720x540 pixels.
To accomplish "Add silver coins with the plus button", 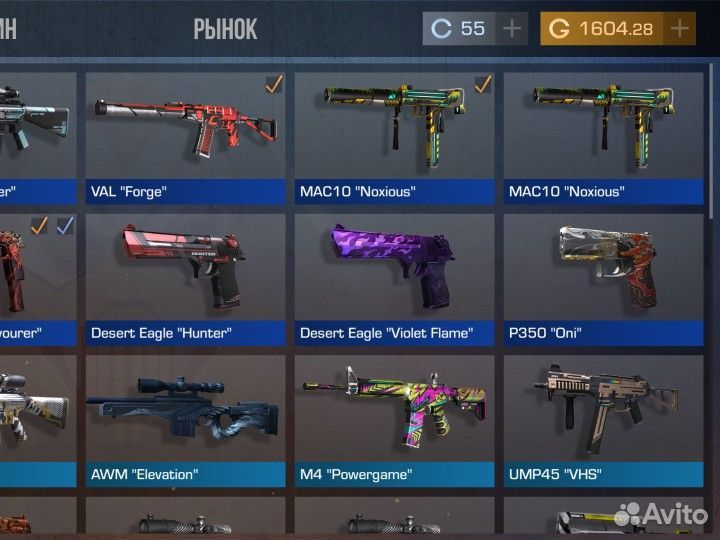I will (x=512, y=29).
